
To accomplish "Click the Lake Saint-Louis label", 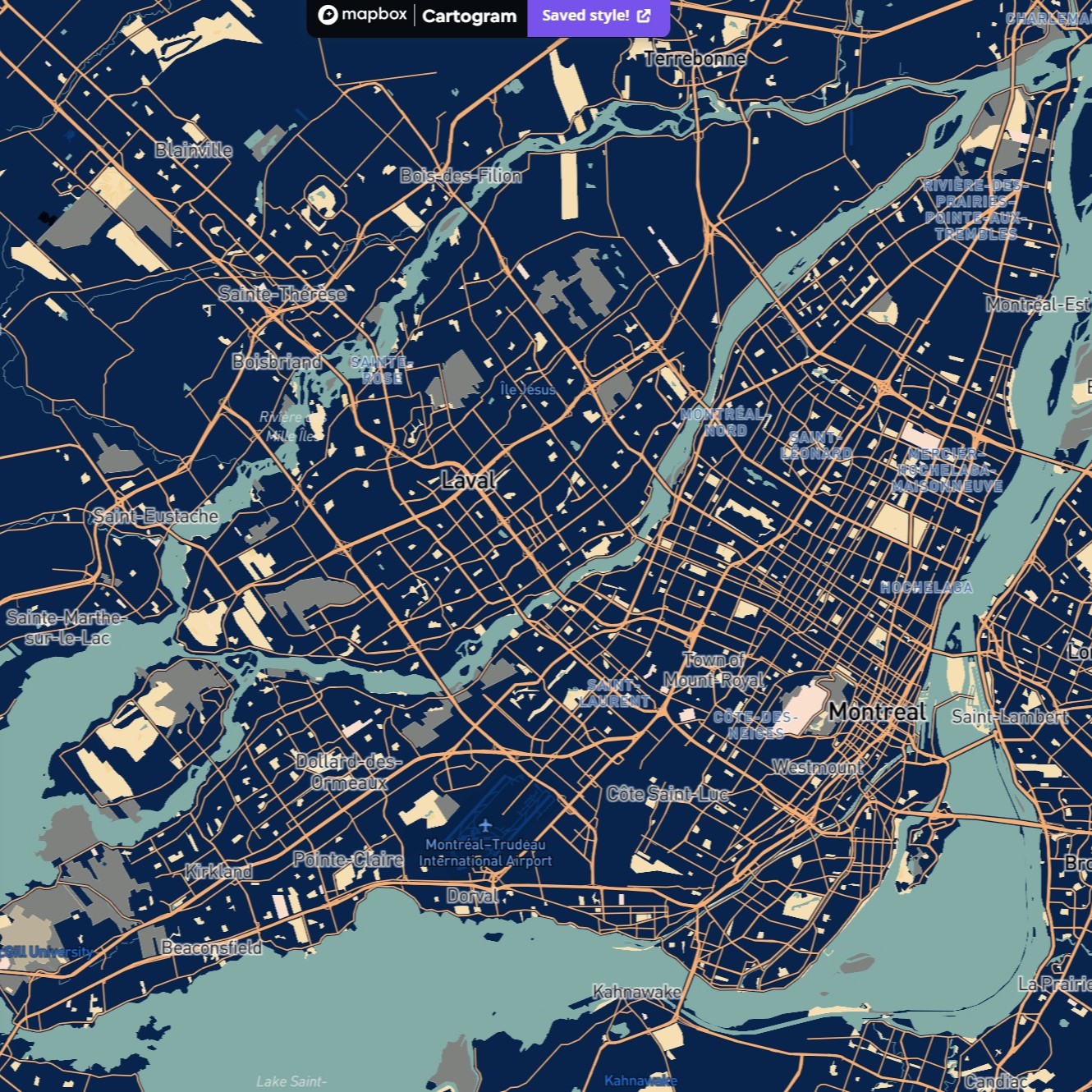I will [292, 1082].
